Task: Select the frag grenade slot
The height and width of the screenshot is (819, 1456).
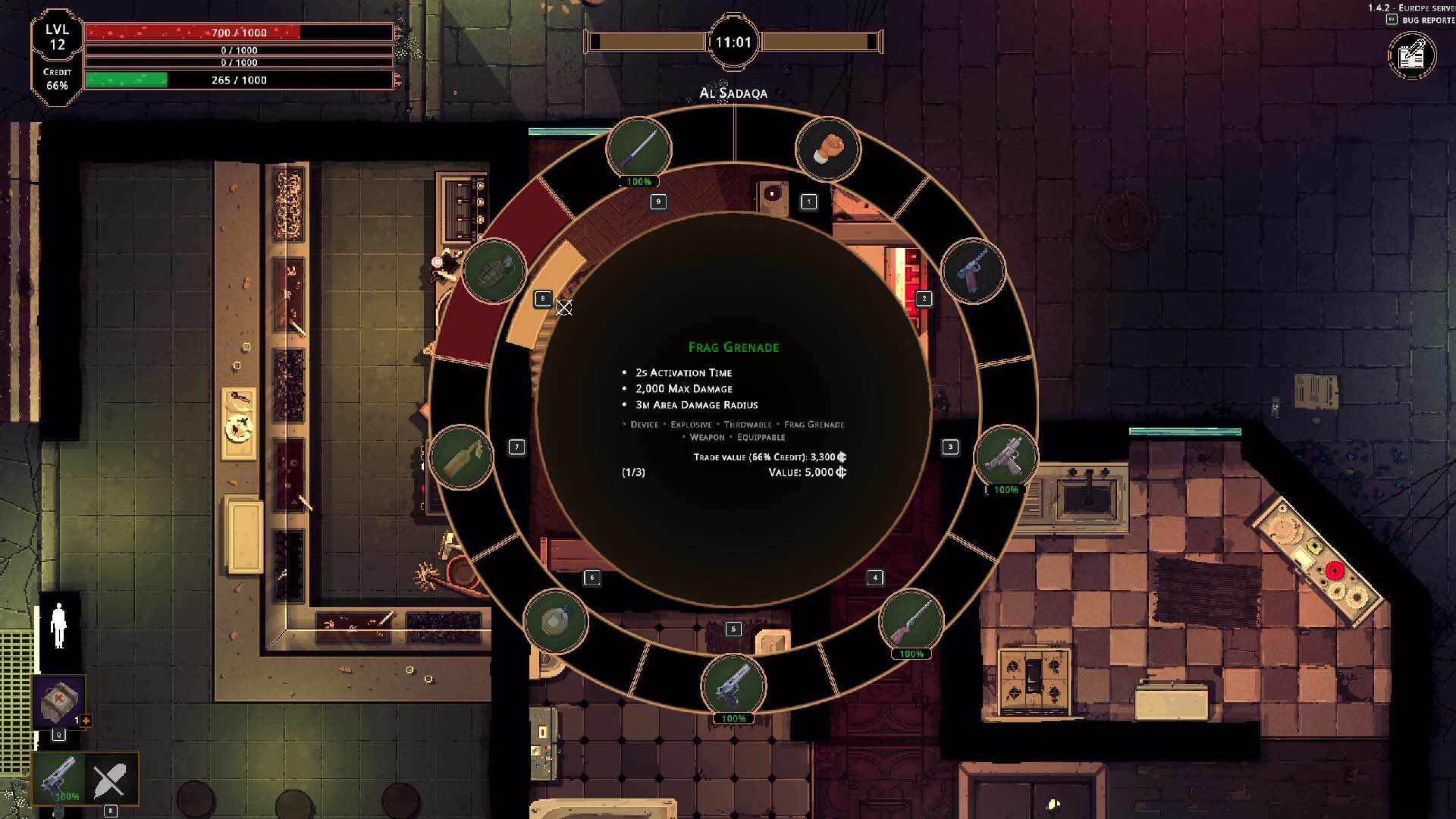Action: pos(494,271)
